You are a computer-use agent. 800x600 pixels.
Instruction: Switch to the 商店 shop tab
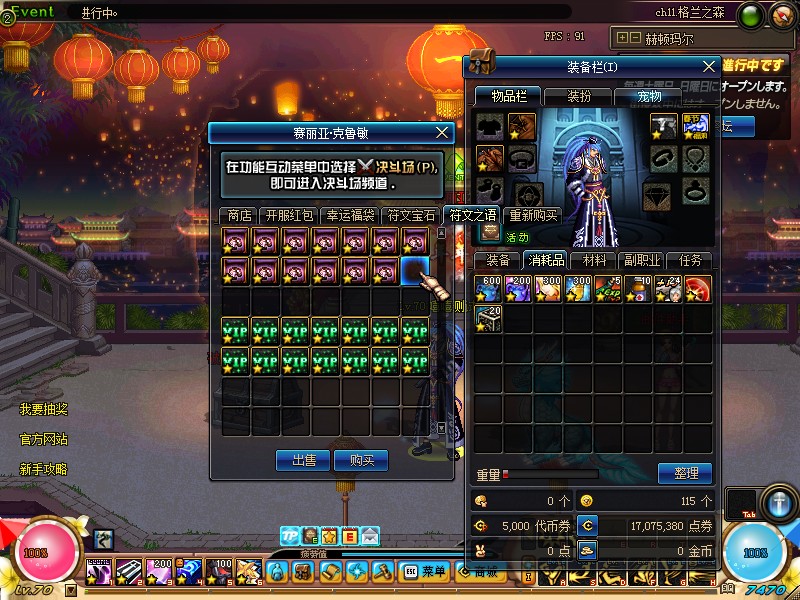click(x=239, y=215)
